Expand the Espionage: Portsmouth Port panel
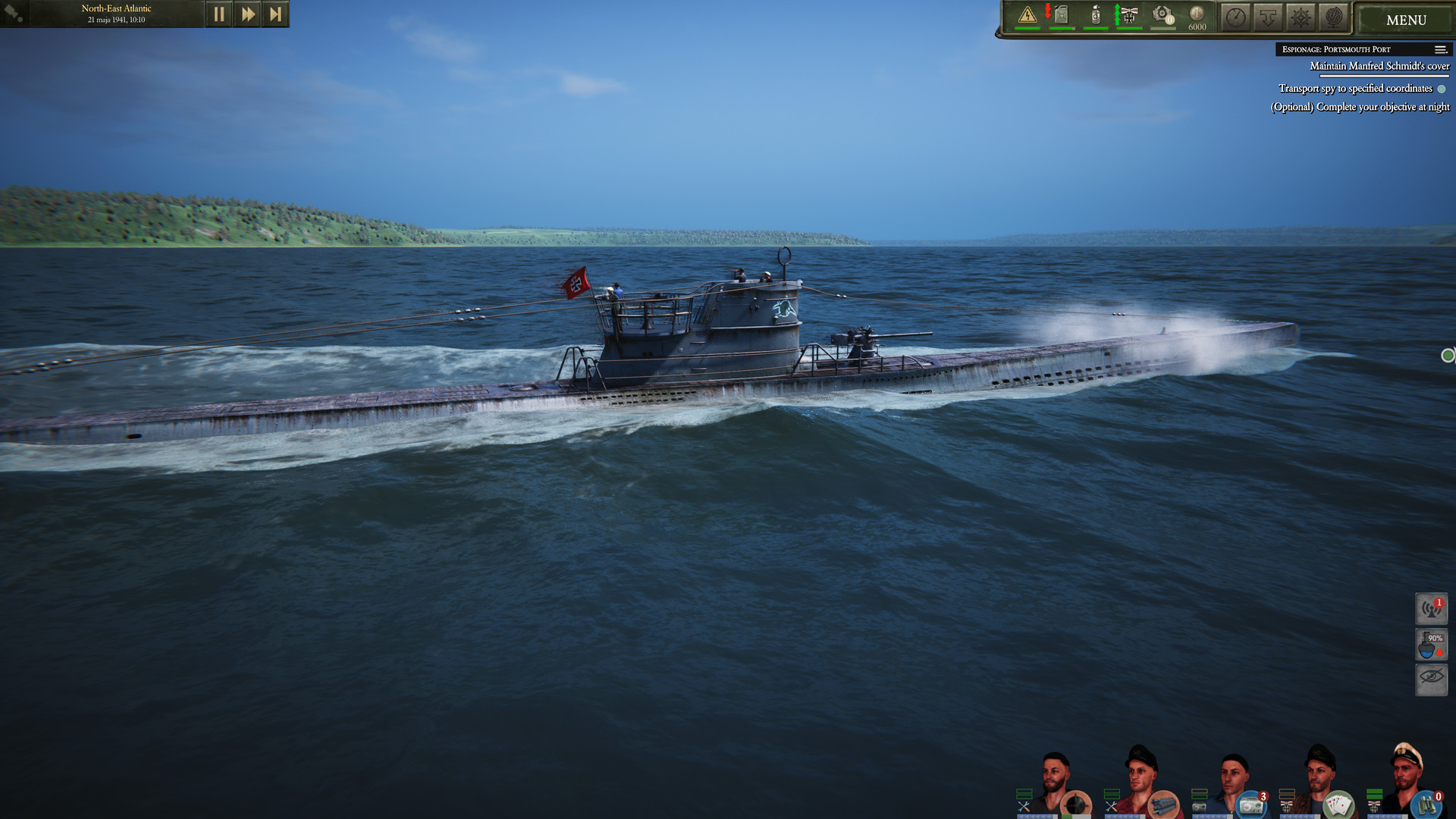The width and height of the screenshot is (1456, 819). pos(1335,49)
